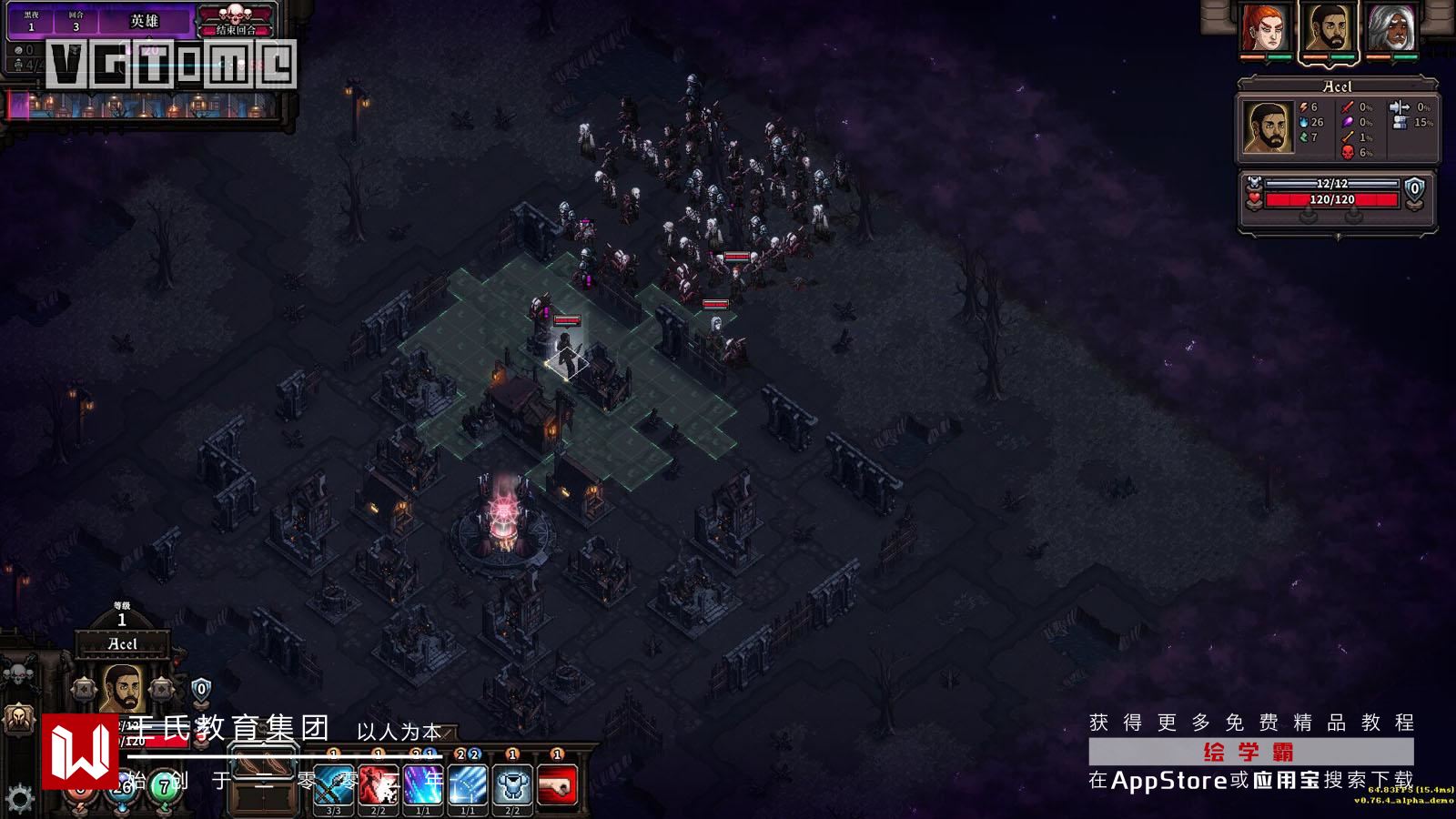Viewport: 1456px width, 819px height.
Task: Use the blue light slash skill
Action: pos(468,784)
